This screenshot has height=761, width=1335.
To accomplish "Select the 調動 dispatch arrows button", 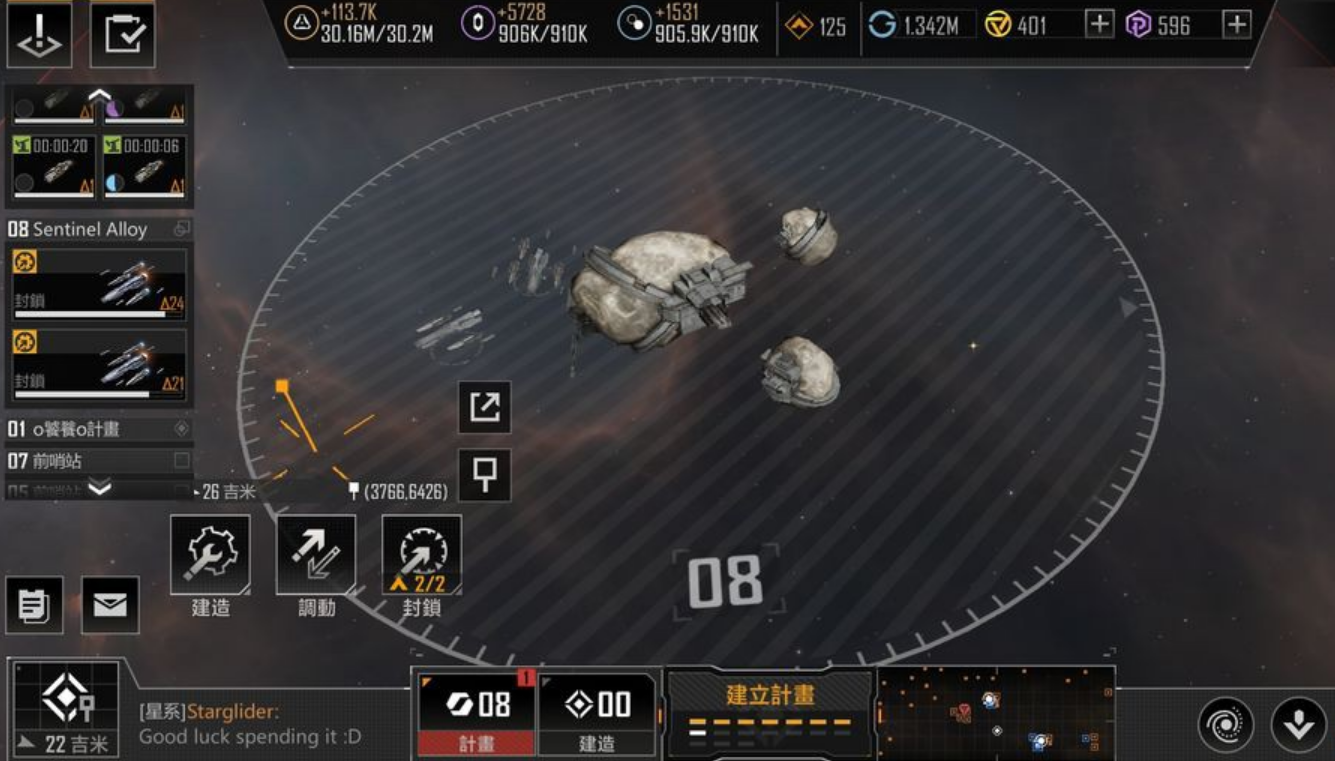I will tap(316, 554).
